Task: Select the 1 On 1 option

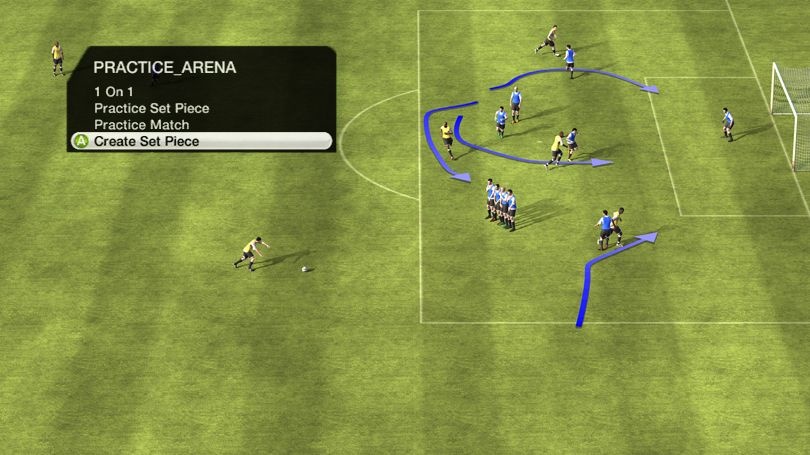Action: pos(114,91)
